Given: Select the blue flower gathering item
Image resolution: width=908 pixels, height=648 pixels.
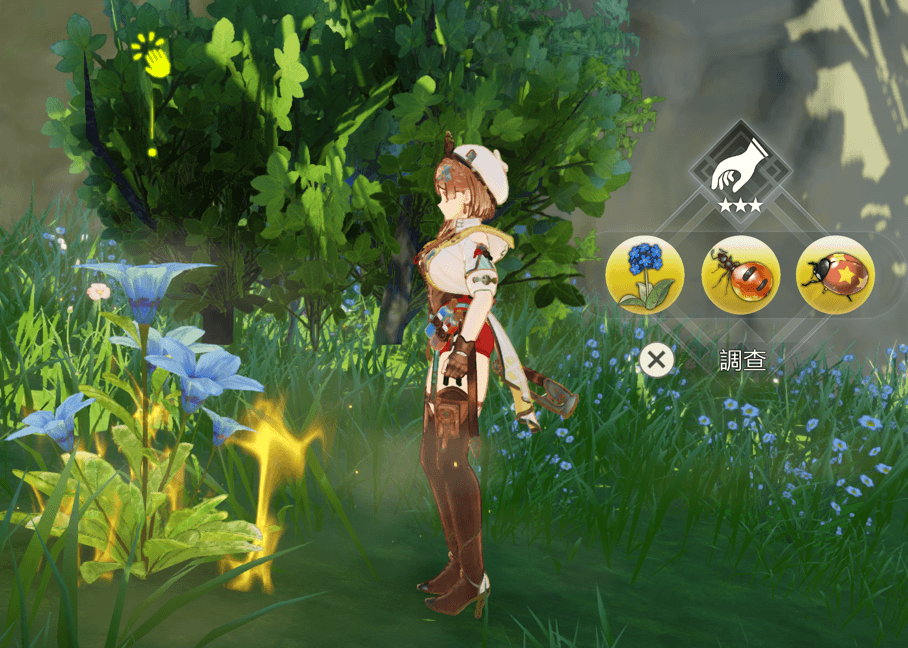Looking at the screenshot, I should [x=645, y=275].
